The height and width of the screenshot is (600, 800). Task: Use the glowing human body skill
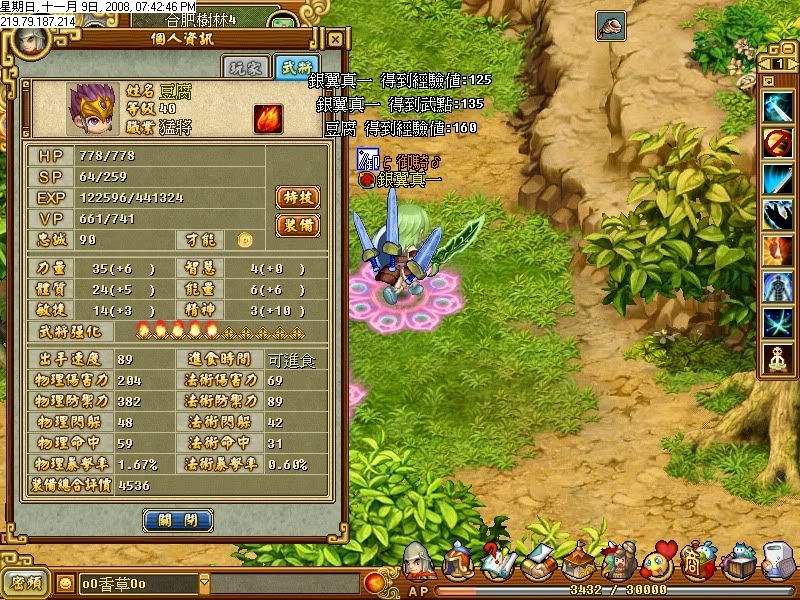[777, 287]
